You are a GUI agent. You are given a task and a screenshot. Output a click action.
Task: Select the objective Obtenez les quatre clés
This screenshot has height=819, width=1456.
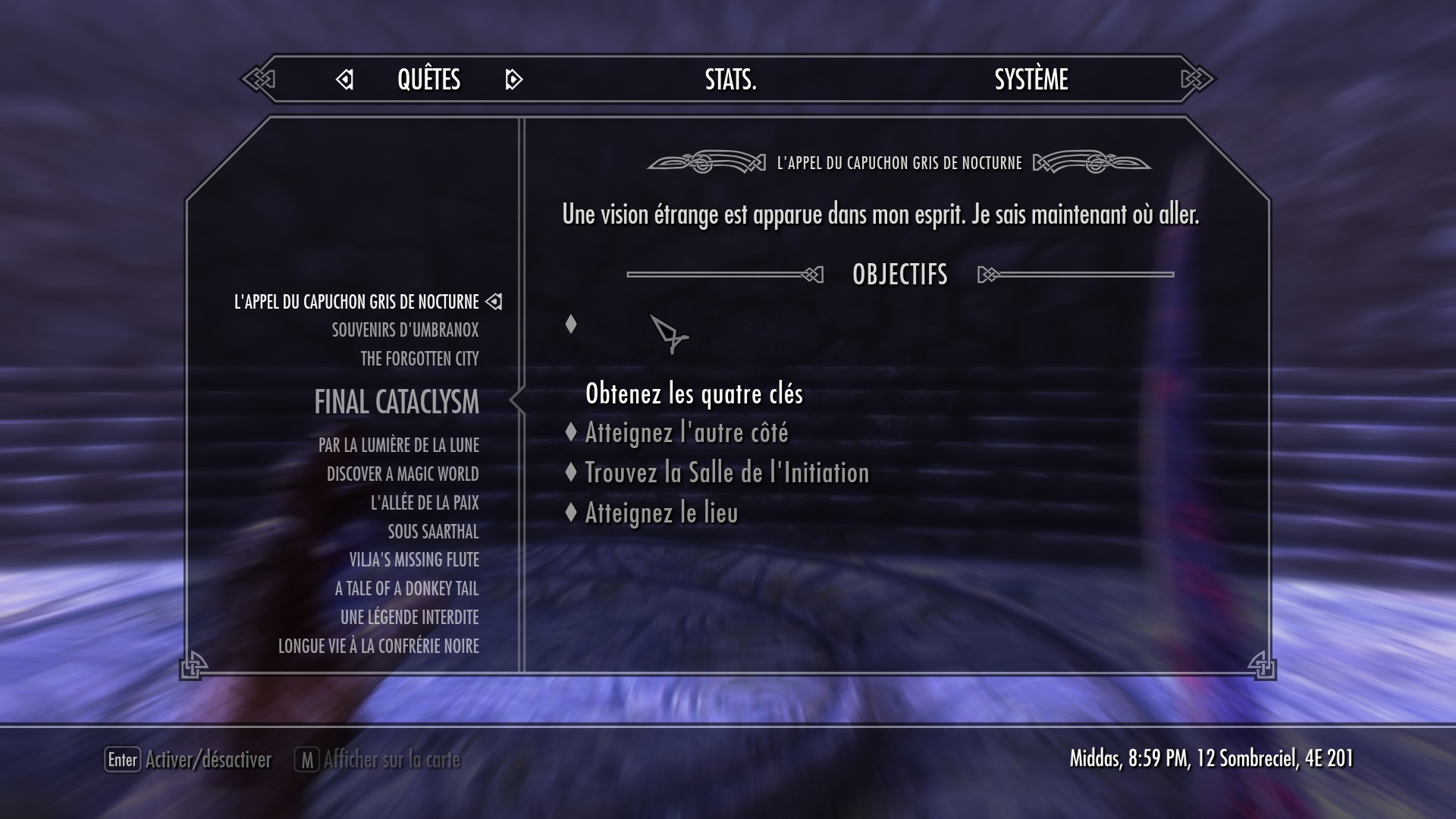694,394
